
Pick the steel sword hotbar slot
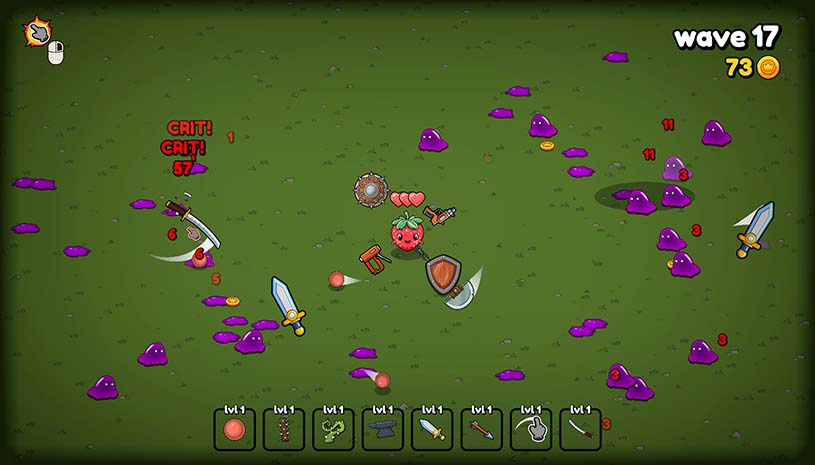pos(432,429)
